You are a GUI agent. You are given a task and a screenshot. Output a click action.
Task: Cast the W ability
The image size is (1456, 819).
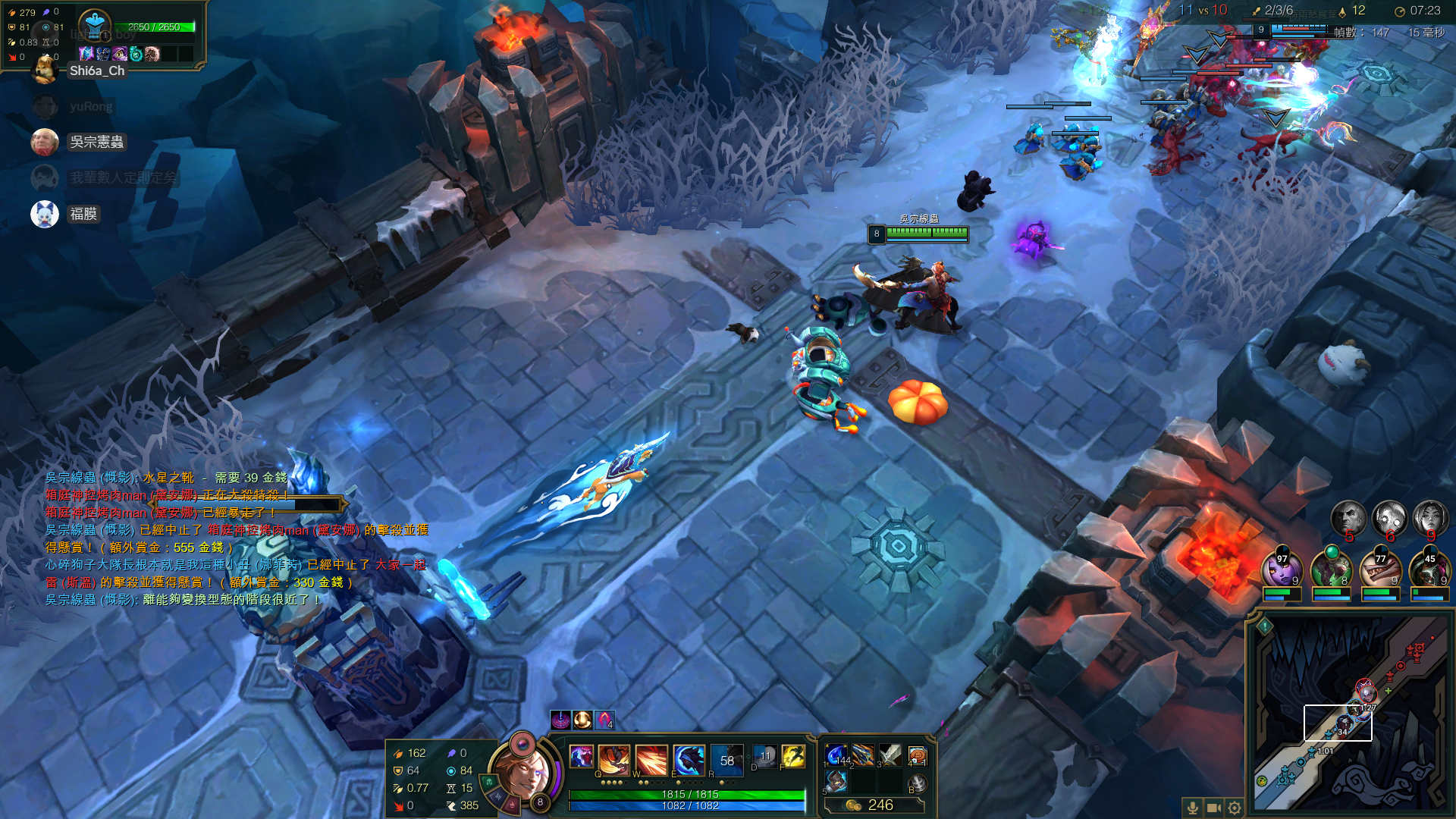651,758
